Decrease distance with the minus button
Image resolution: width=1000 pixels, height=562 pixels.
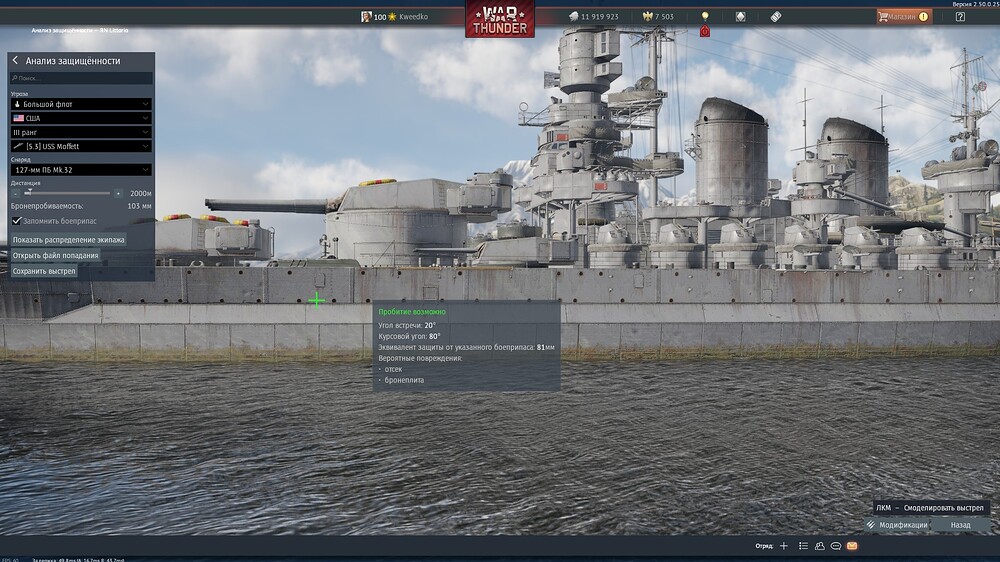coord(15,193)
